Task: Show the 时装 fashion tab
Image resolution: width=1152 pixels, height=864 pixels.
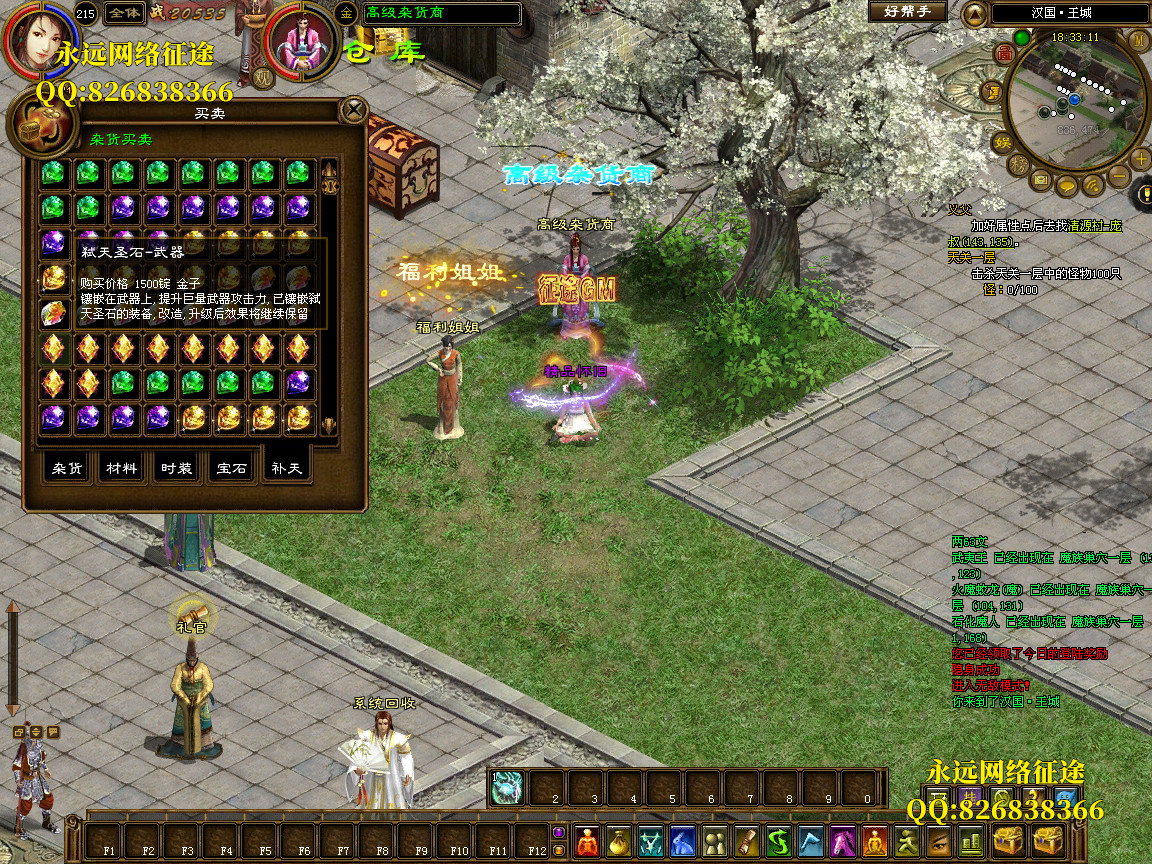Action: coord(177,468)
